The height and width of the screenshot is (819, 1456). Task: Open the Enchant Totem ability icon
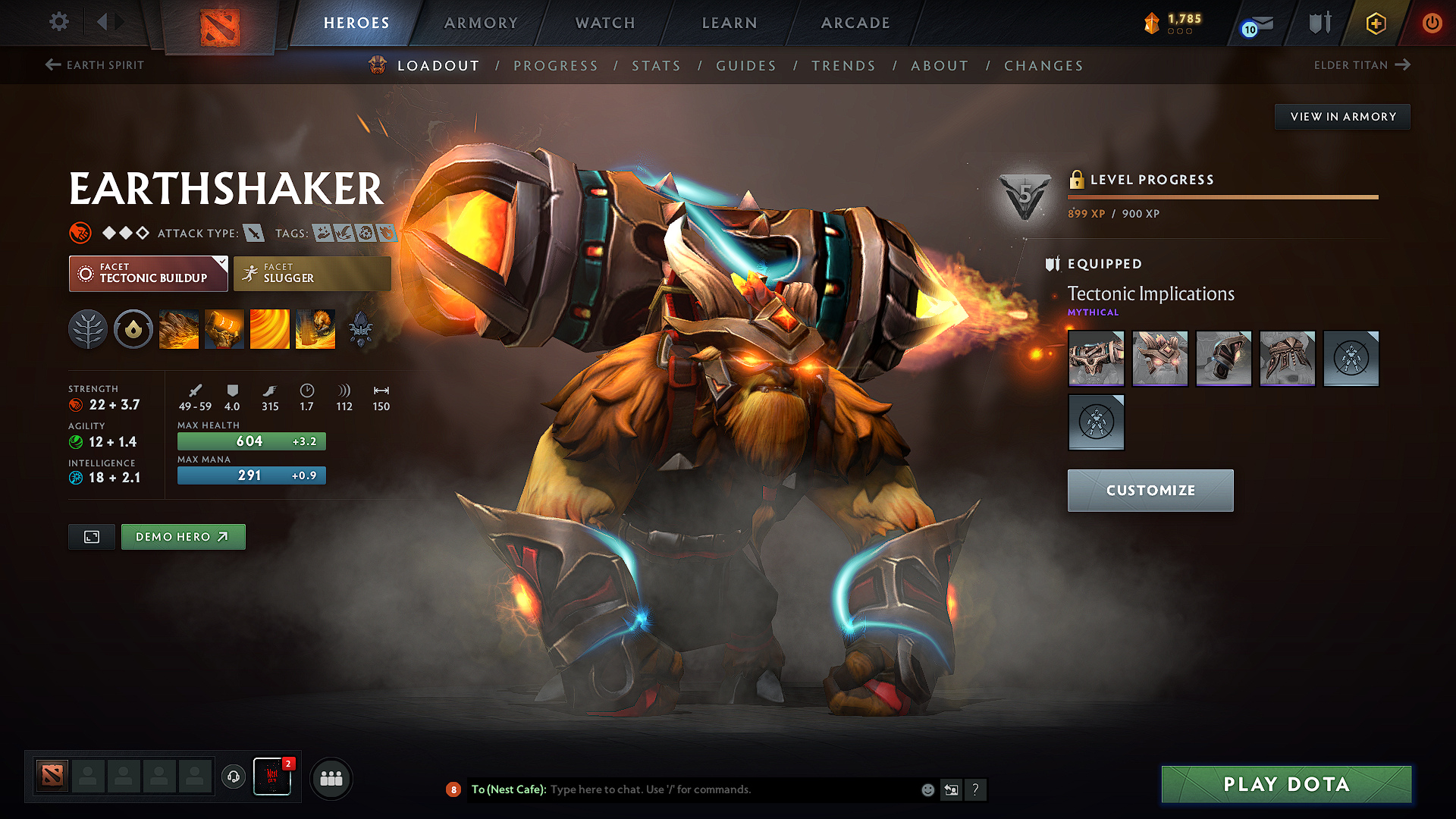point(224,328)
